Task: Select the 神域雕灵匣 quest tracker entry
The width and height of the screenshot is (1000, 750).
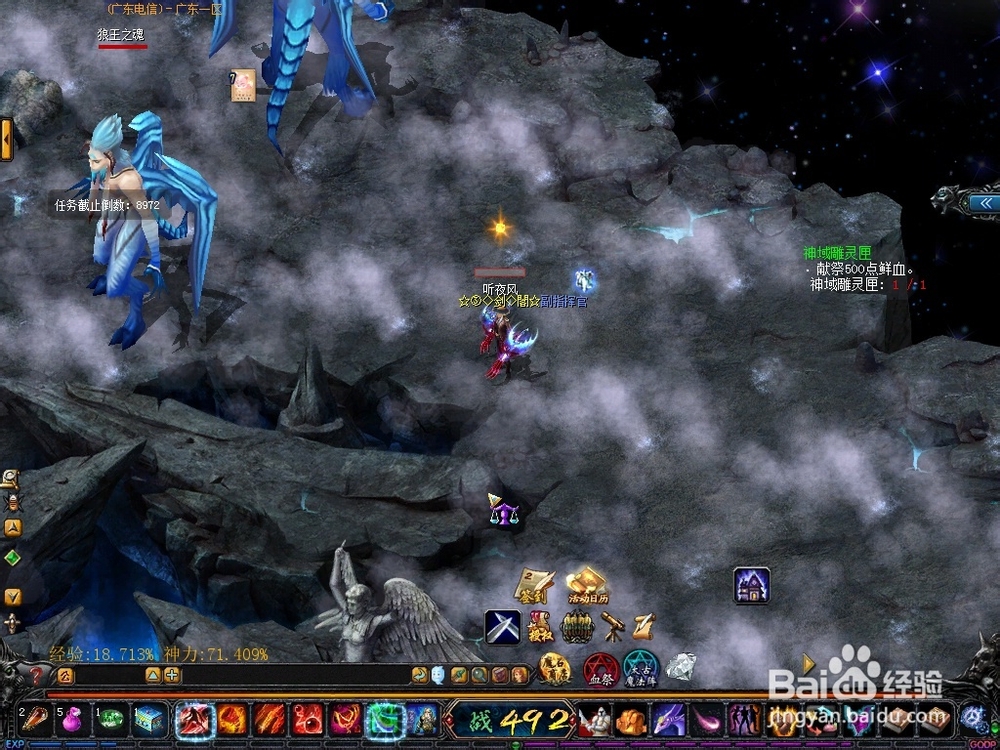Action: point(837,254)
